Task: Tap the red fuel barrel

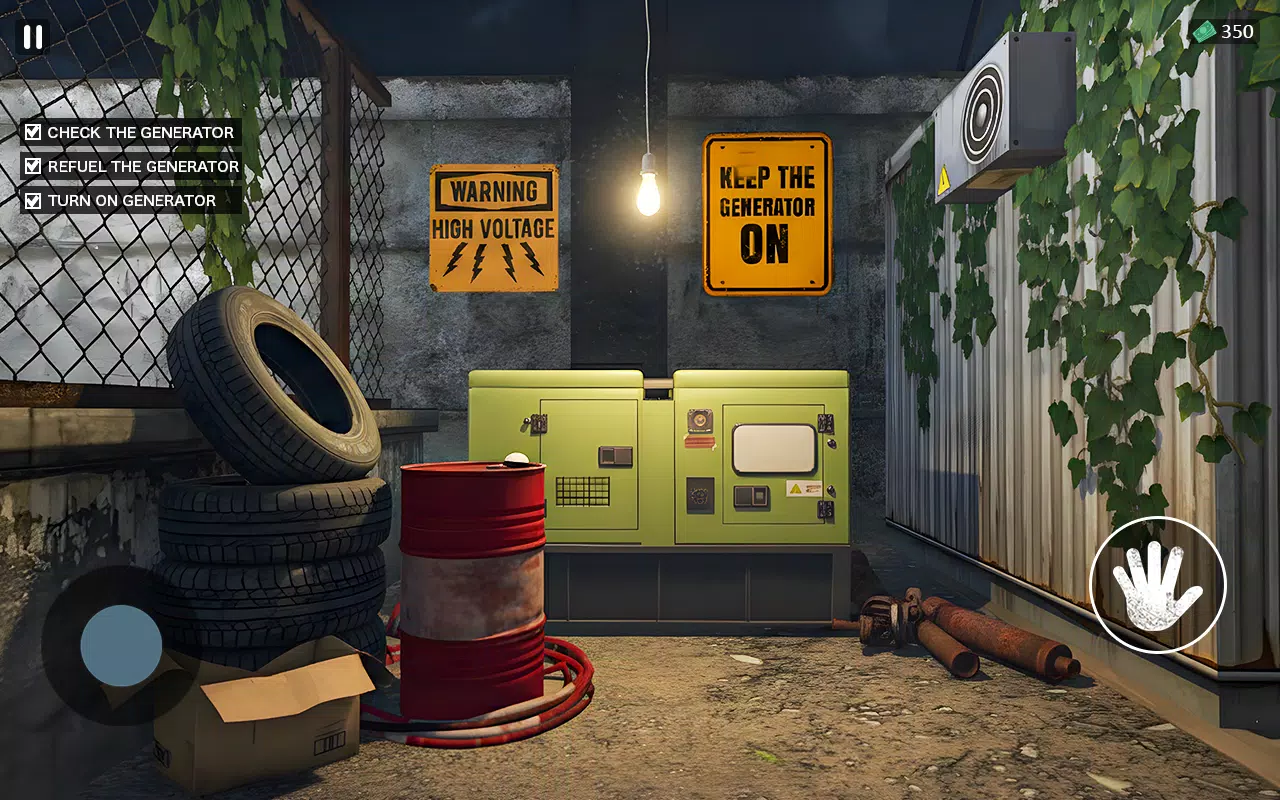Action: (475, 590)
